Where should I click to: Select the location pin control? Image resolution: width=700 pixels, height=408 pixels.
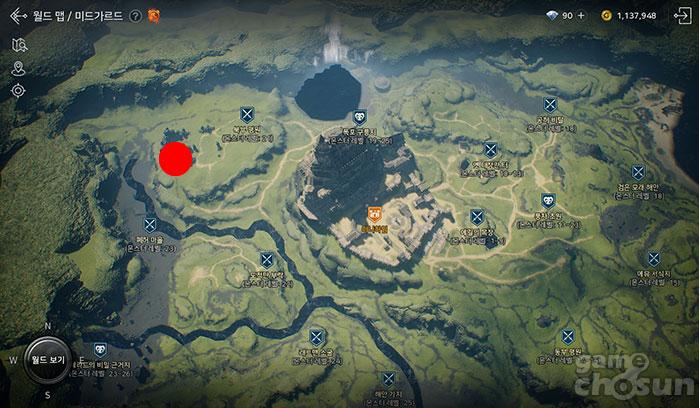(18, 68)
